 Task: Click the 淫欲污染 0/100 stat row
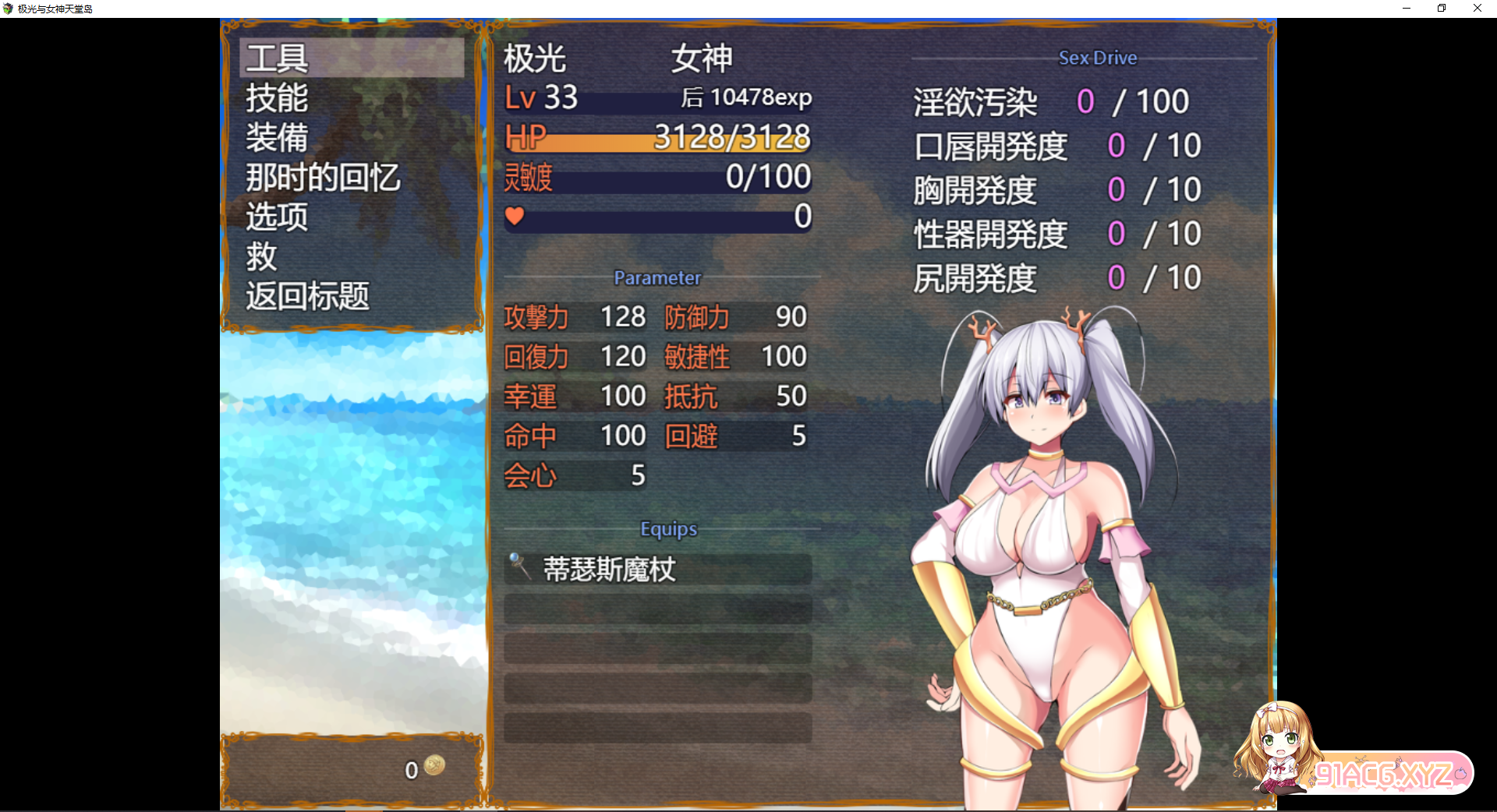pyautogui.click(x=1053, y=101)
